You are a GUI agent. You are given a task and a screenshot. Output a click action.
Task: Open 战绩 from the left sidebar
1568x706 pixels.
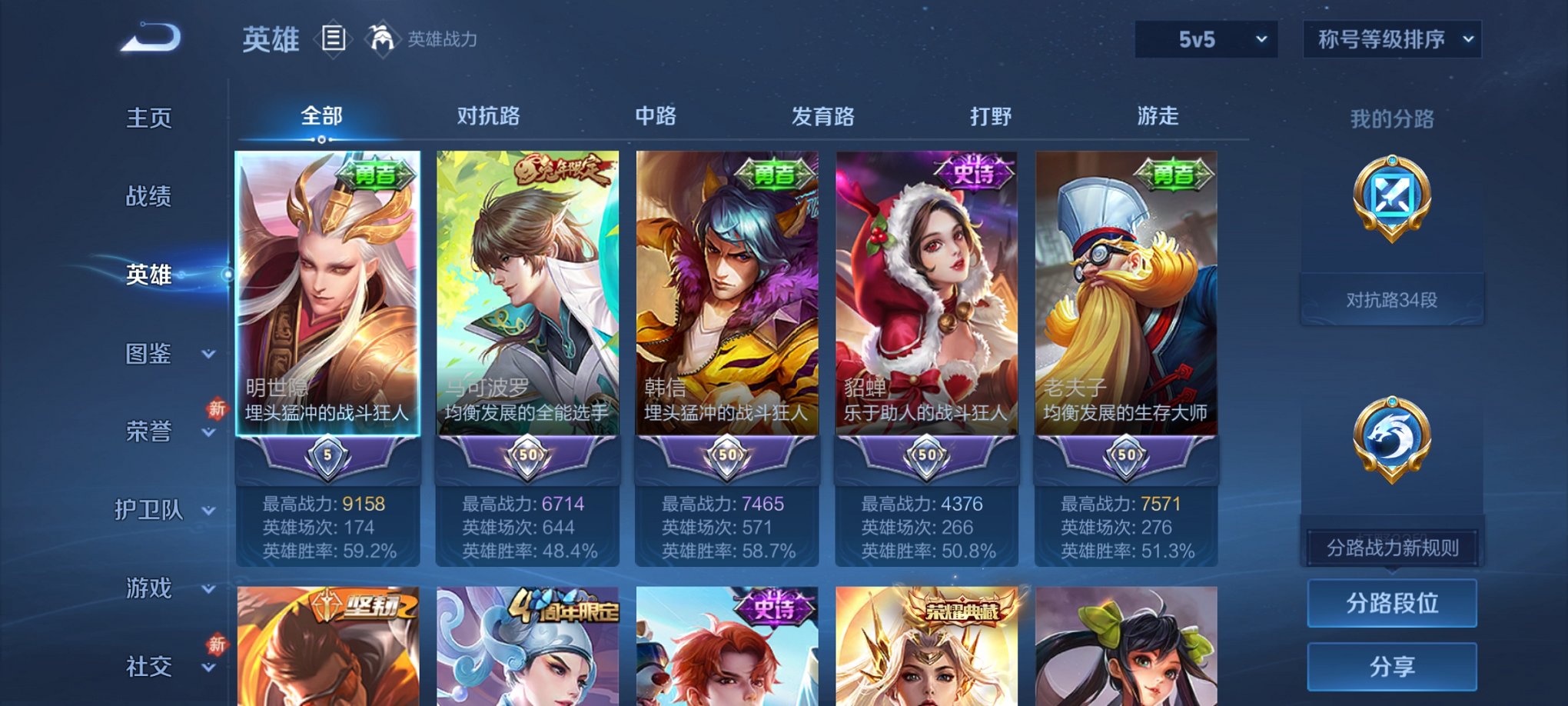point(148,197)
